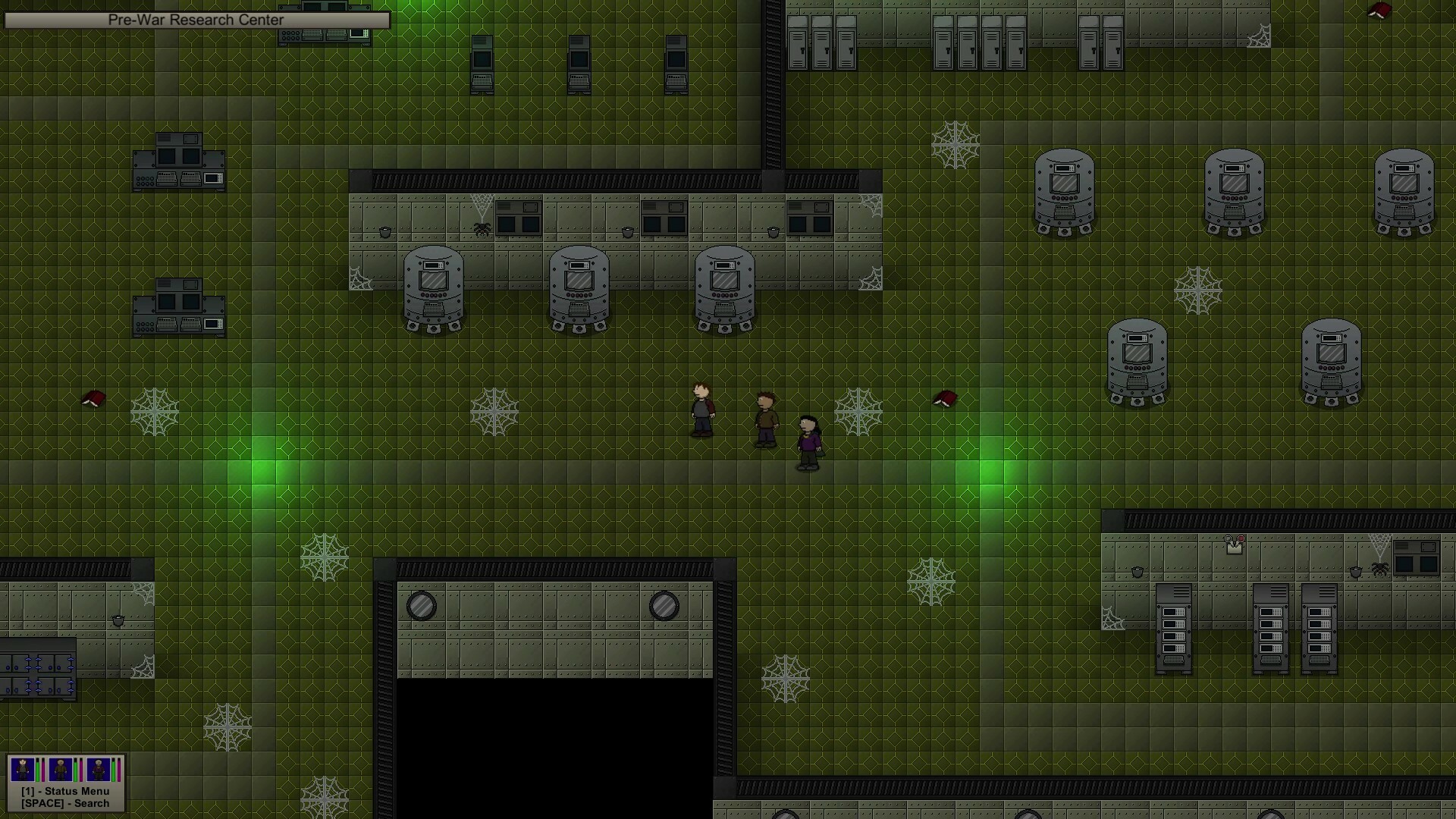Open the Status Menu via its label
Screen dimensions: 1456x819
click(67, 790)
